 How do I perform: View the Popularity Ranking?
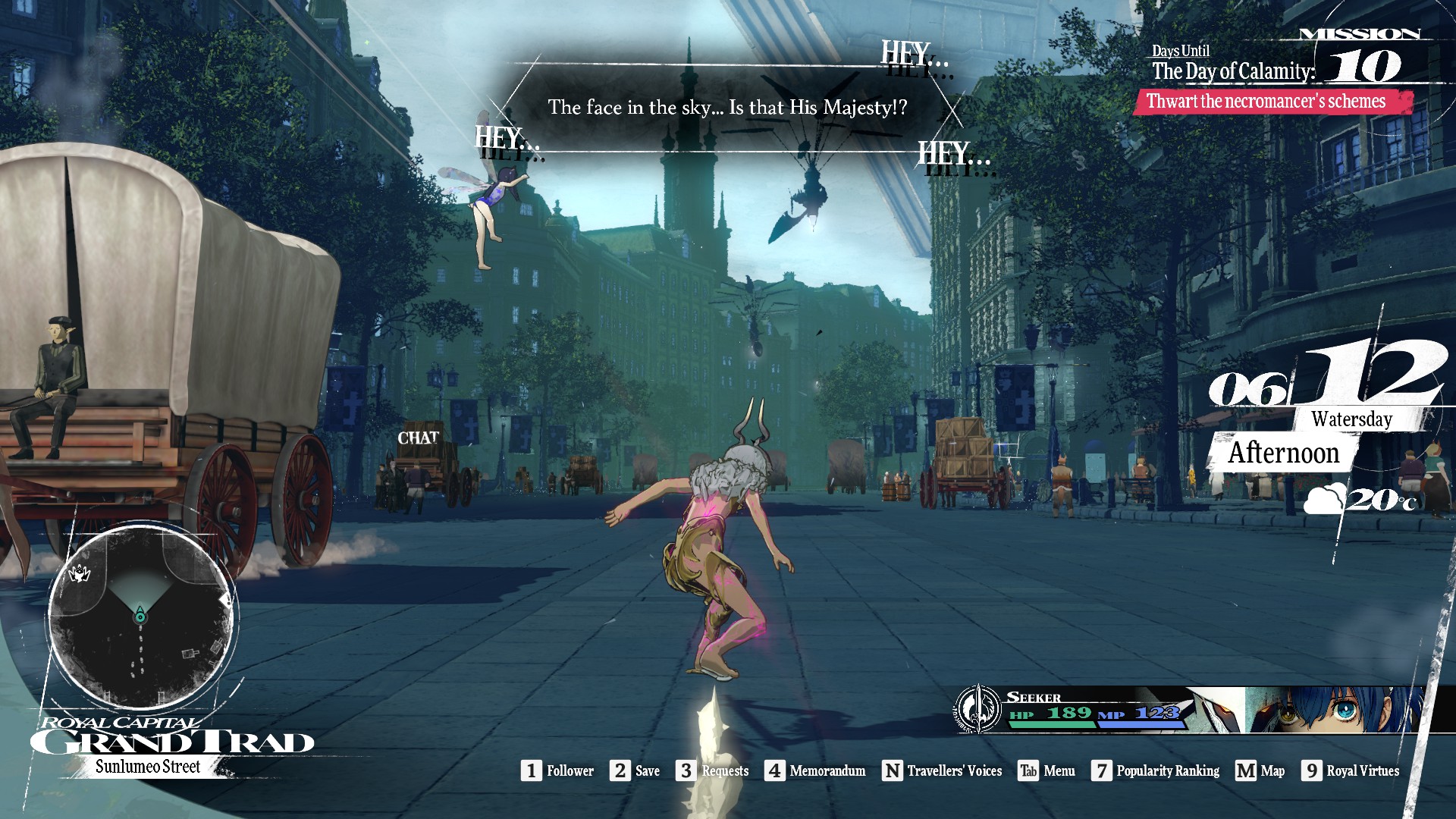tap(1155, 771)
